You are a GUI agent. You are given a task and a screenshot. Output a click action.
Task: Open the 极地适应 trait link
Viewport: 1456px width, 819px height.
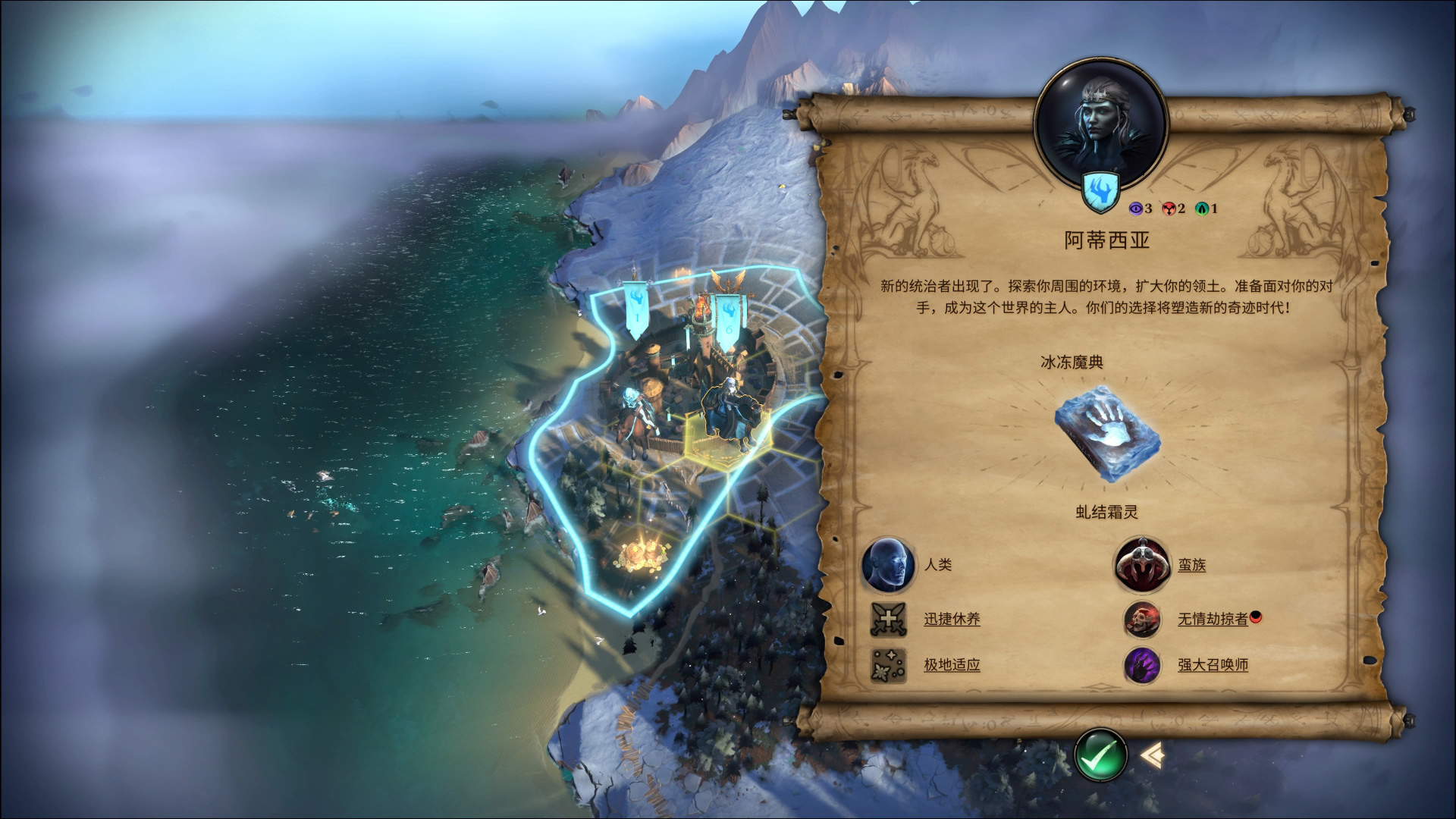pyautogui.click(x=952, y=665)
